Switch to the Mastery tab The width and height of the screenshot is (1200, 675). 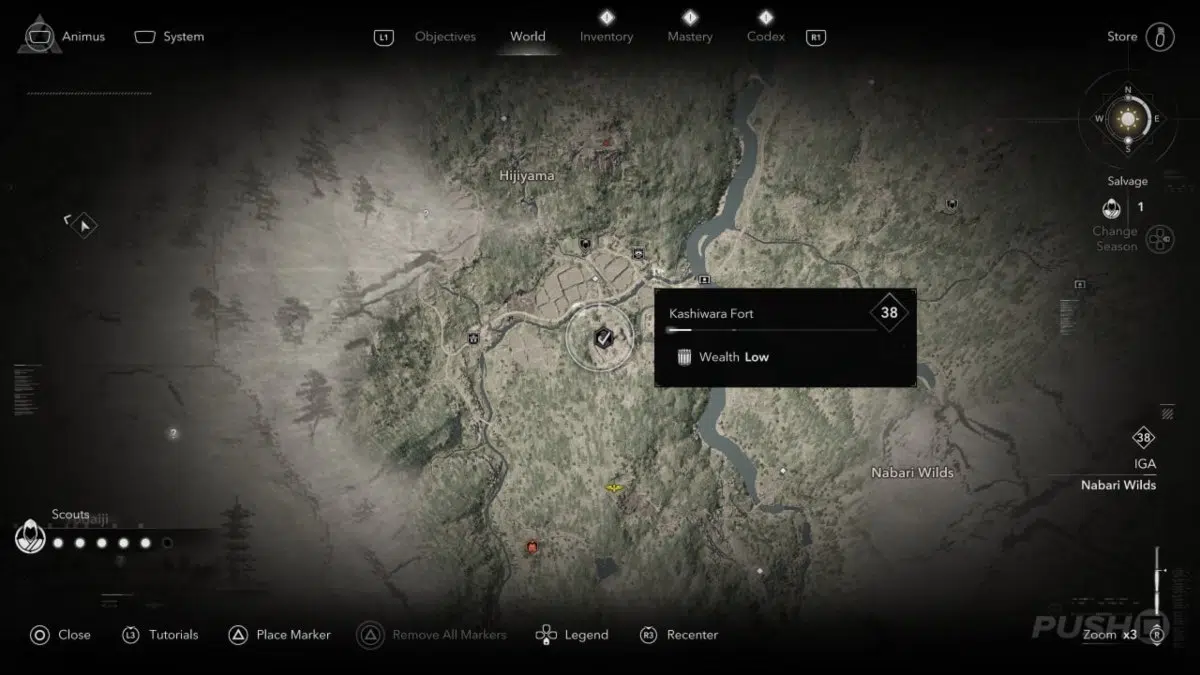[690, 37]
